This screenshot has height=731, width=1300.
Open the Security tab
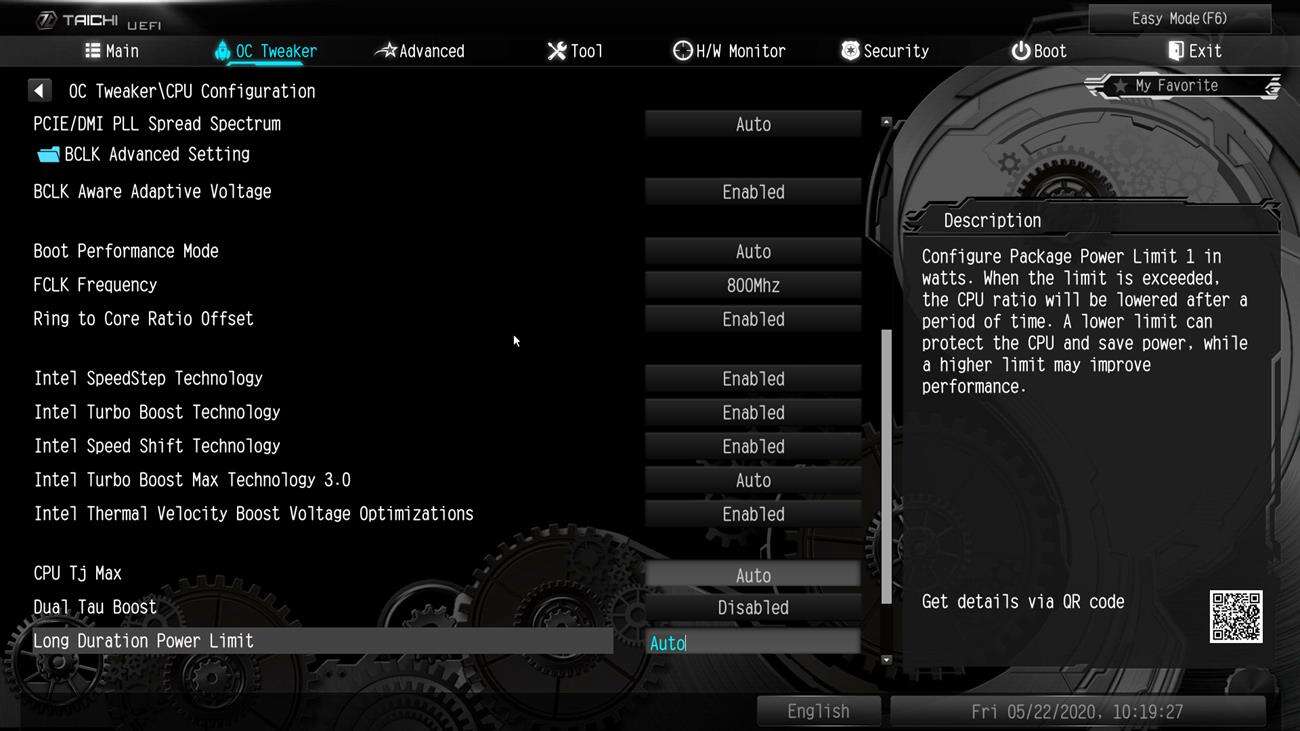coord(885,51)
